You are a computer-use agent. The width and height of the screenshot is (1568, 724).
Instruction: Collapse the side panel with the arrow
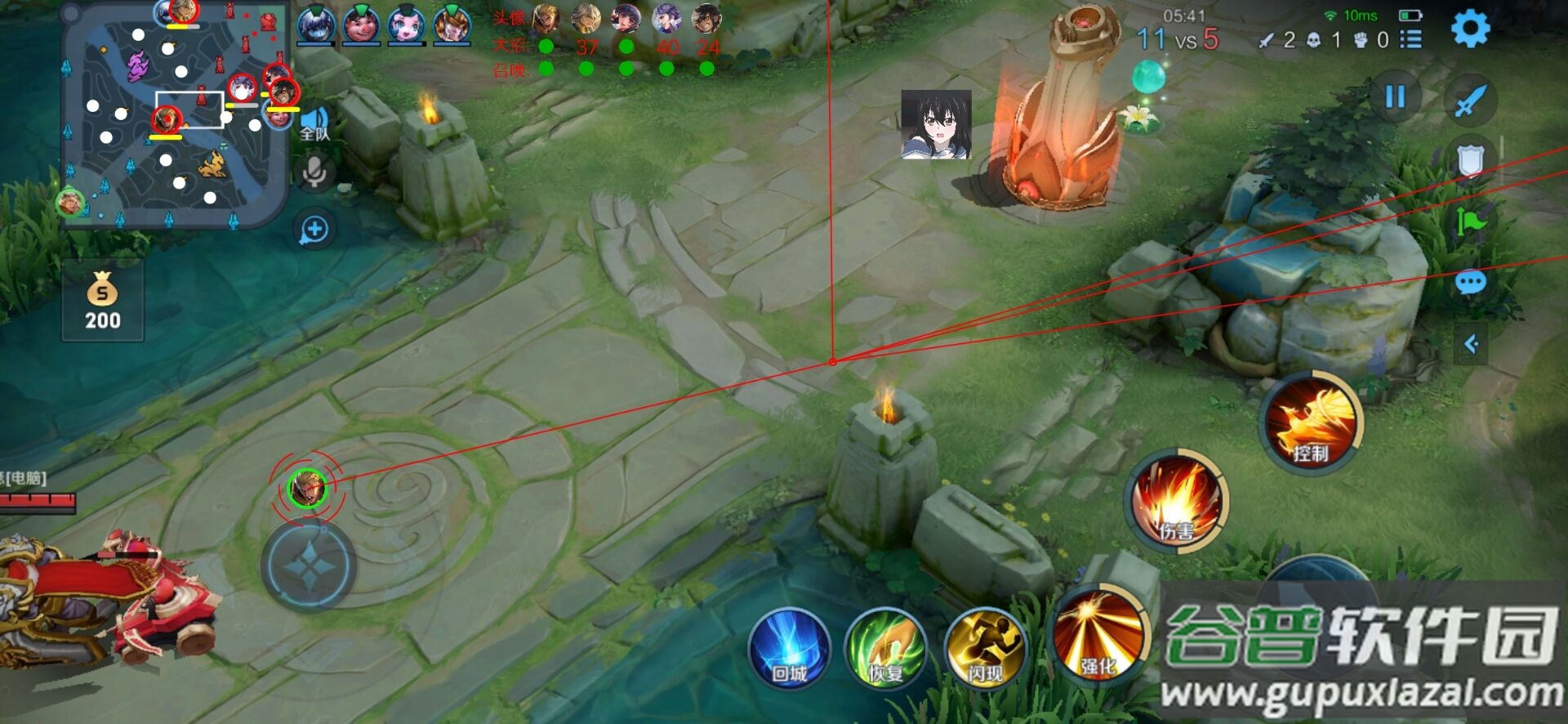[1471, 344]
